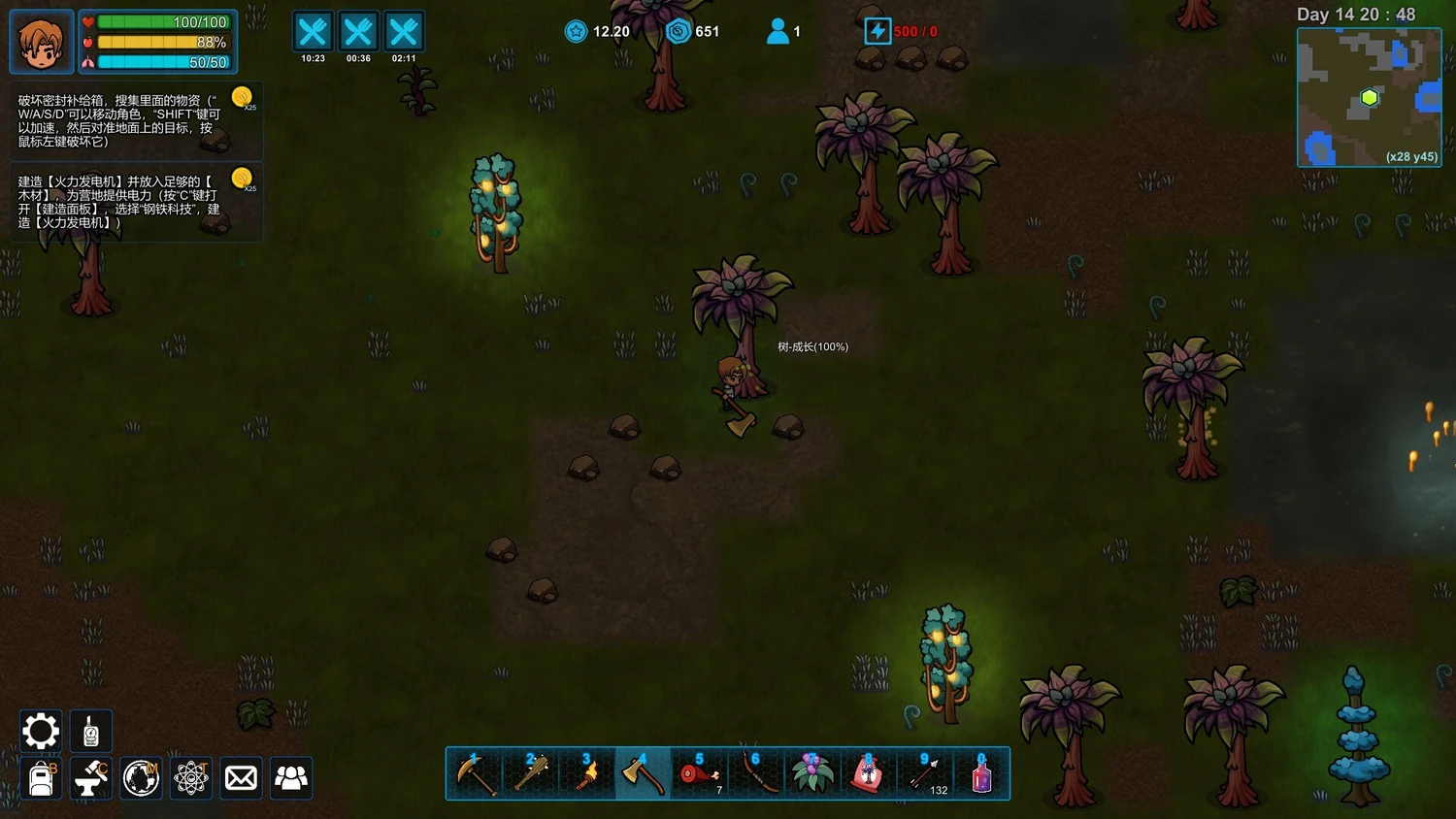The image size is (1456, 819).
Task: Choose the torch in hotbar slot 3
Action: click(587, 774)
